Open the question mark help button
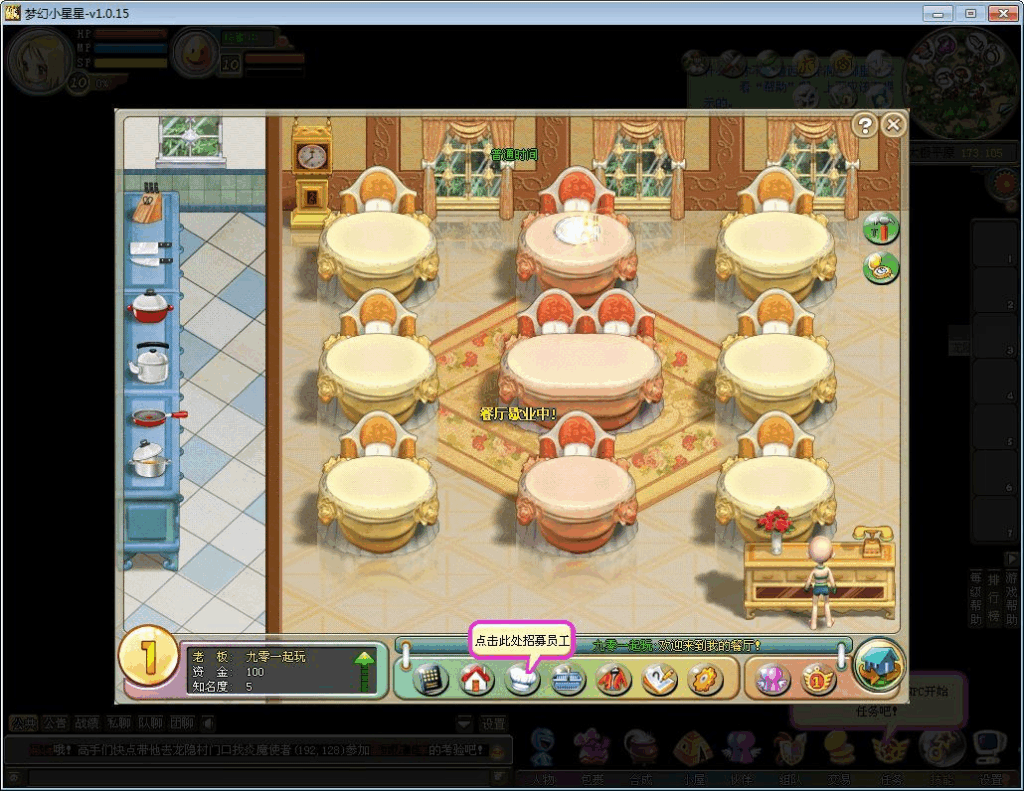1024x791 pixels. pos(865,124)
